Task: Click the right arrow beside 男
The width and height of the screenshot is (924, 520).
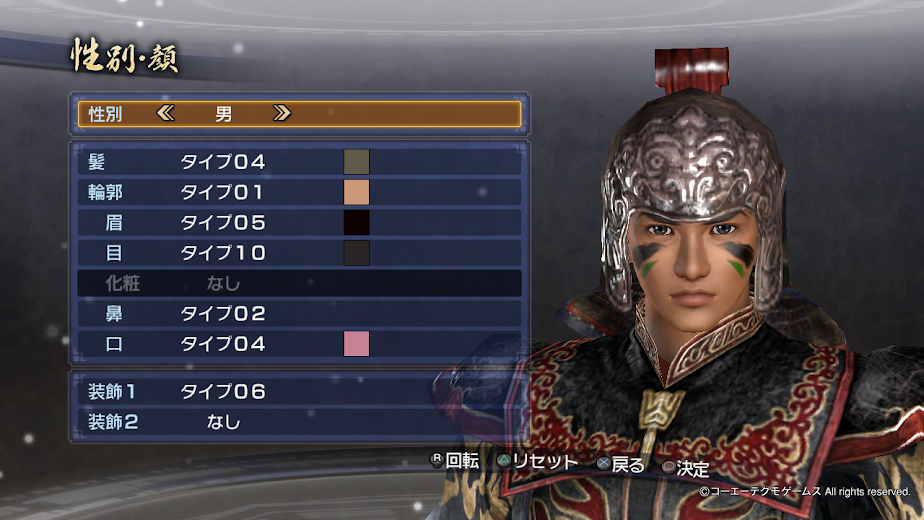Action: click(282, 114)
